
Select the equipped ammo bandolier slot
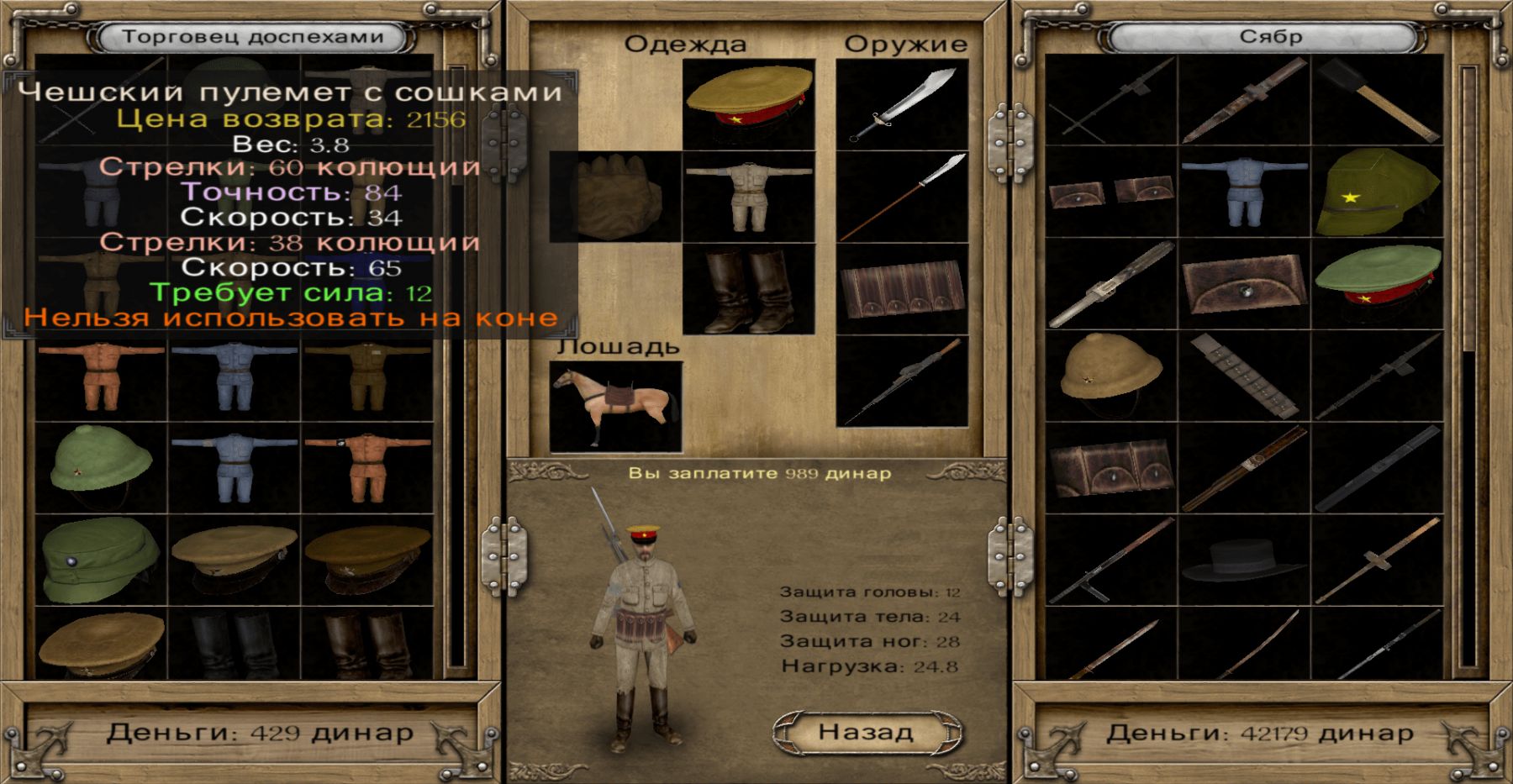pos(903,290)
